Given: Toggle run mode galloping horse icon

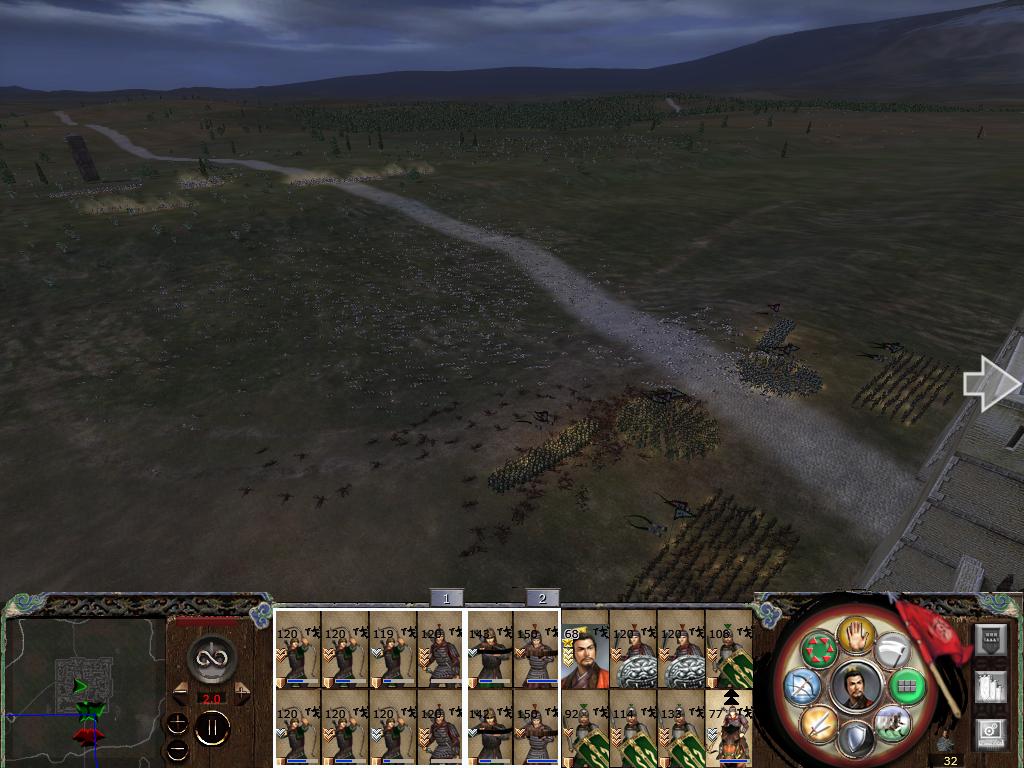Looking at the screenshot, I should pyautogui.click(x=891, y=722).
